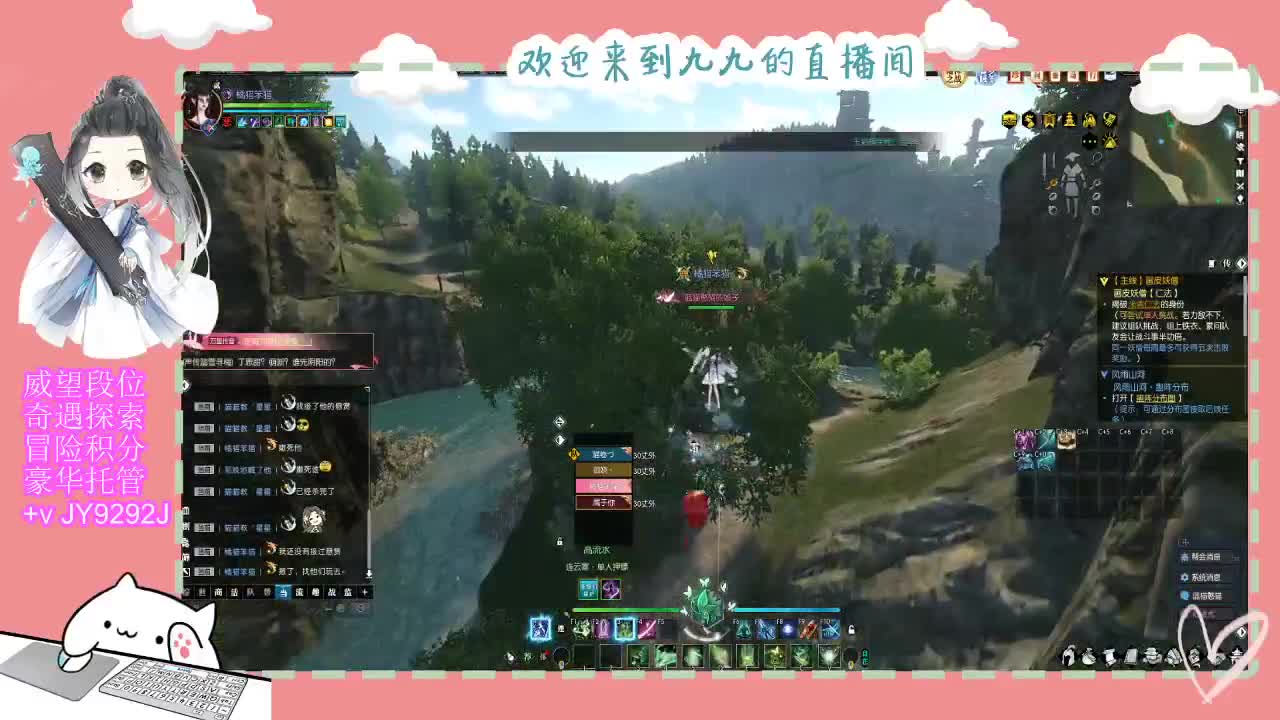The image size is (1280, 720).
Task: Click the glowing blue combat skill icon above the hotbar
Action: pos(540,627)
